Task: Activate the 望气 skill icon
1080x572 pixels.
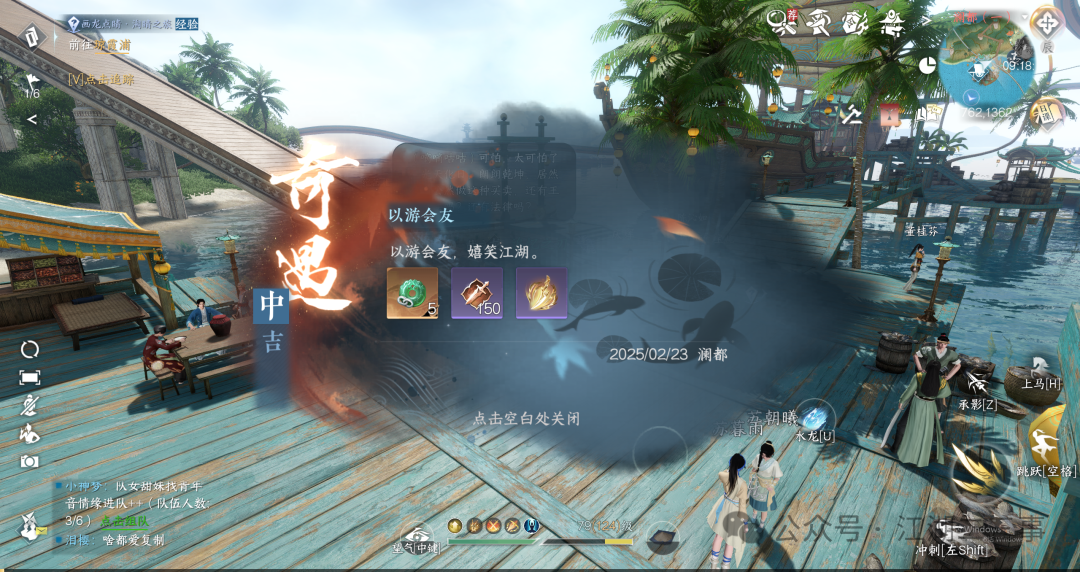Action: click(416, 537)
